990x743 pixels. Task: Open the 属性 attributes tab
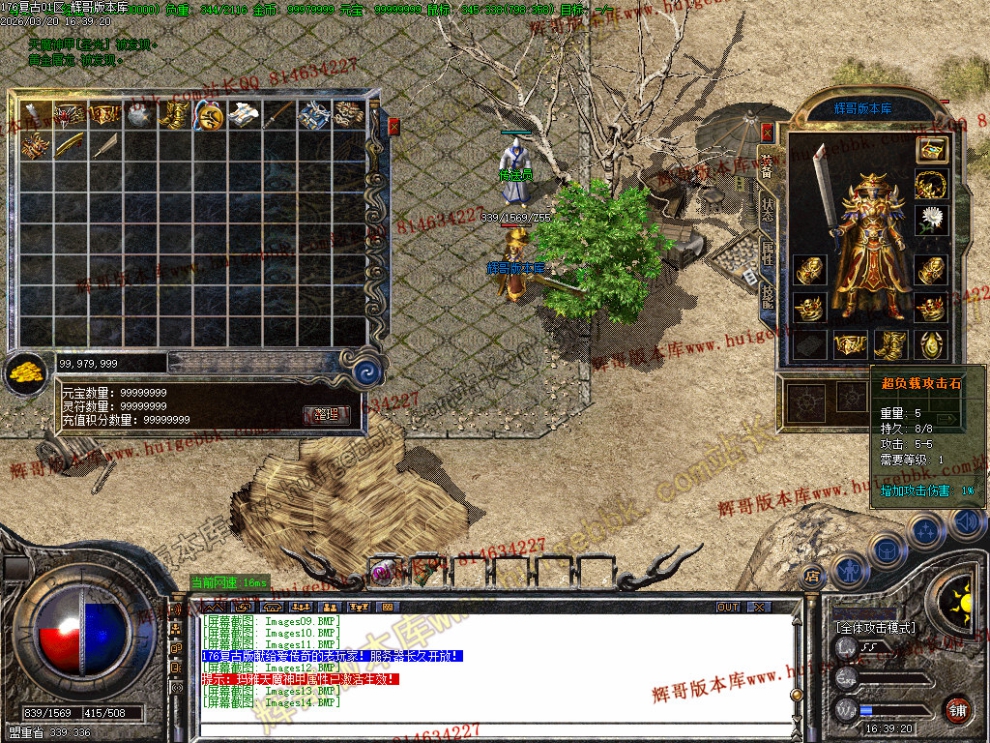click(767, 256)
